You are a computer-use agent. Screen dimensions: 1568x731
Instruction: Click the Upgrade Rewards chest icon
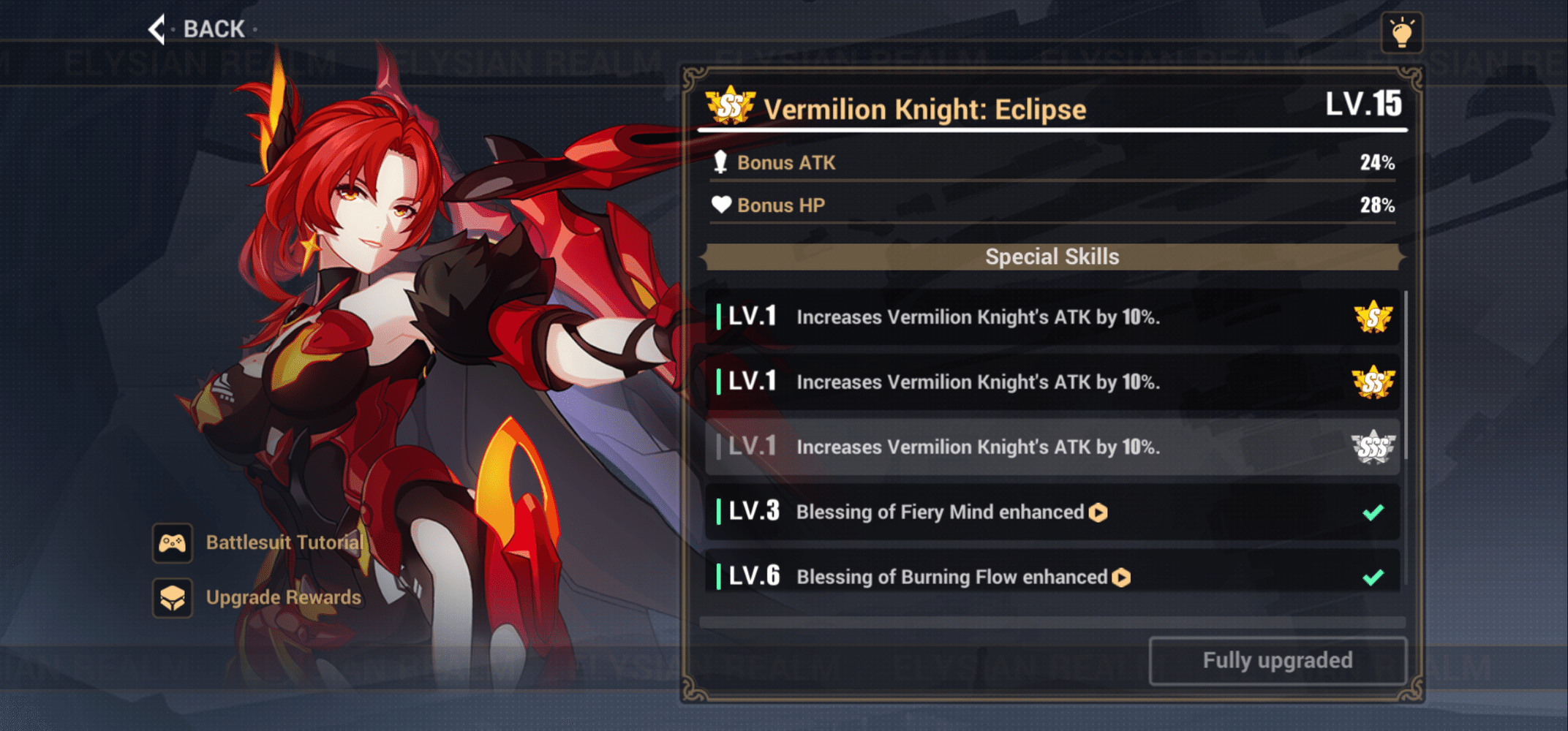(171, 597)
